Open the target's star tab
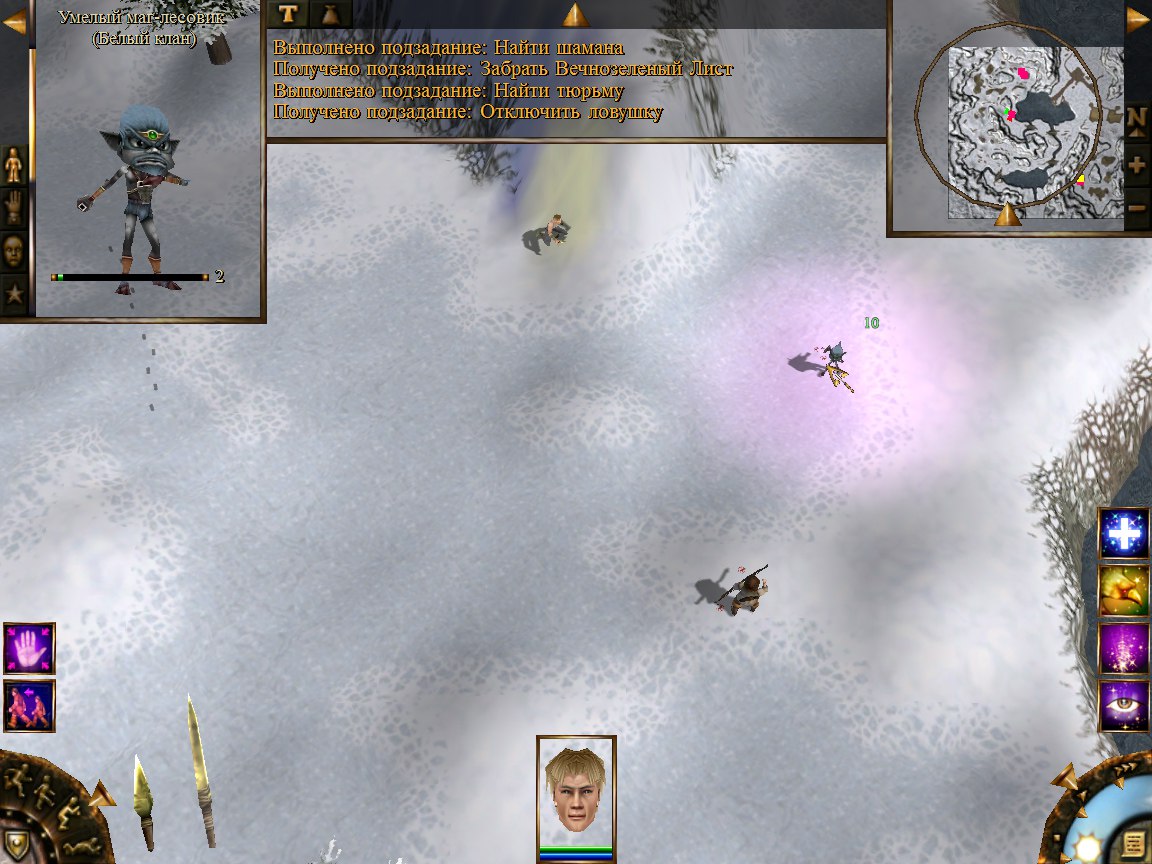This screenshot has height=864, width=1152. coord(14,294)
